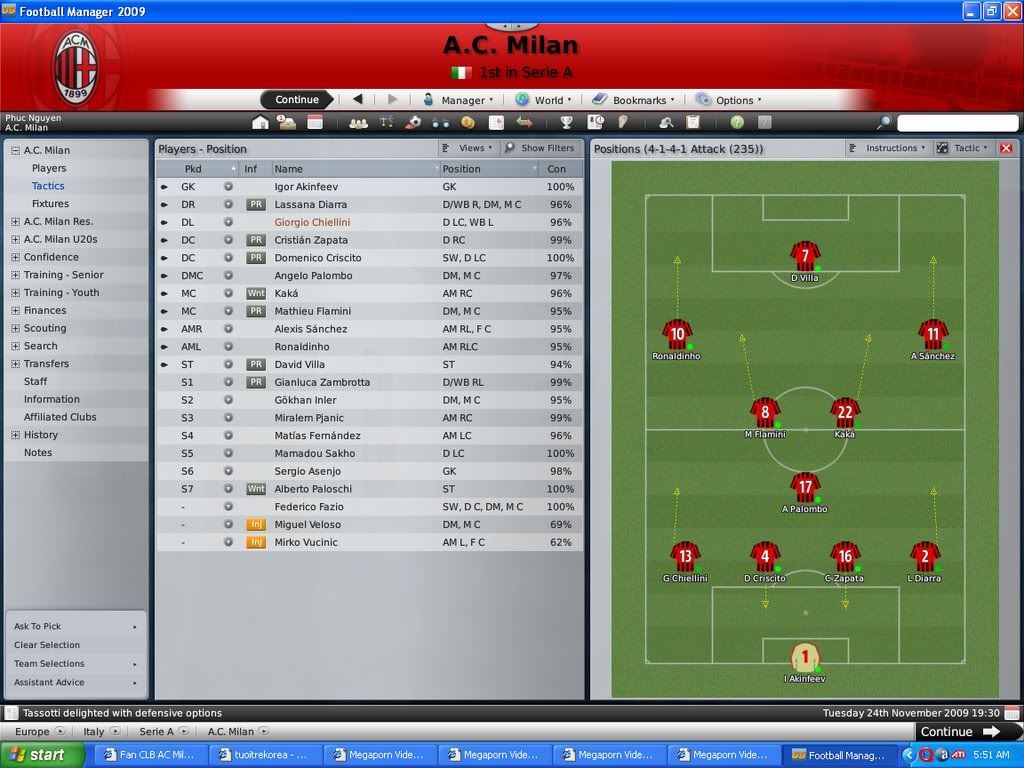Image resolution: width=1024 pixels, height=768 pixels.
Task: Open the World menu
Action: tap(544, 100)
